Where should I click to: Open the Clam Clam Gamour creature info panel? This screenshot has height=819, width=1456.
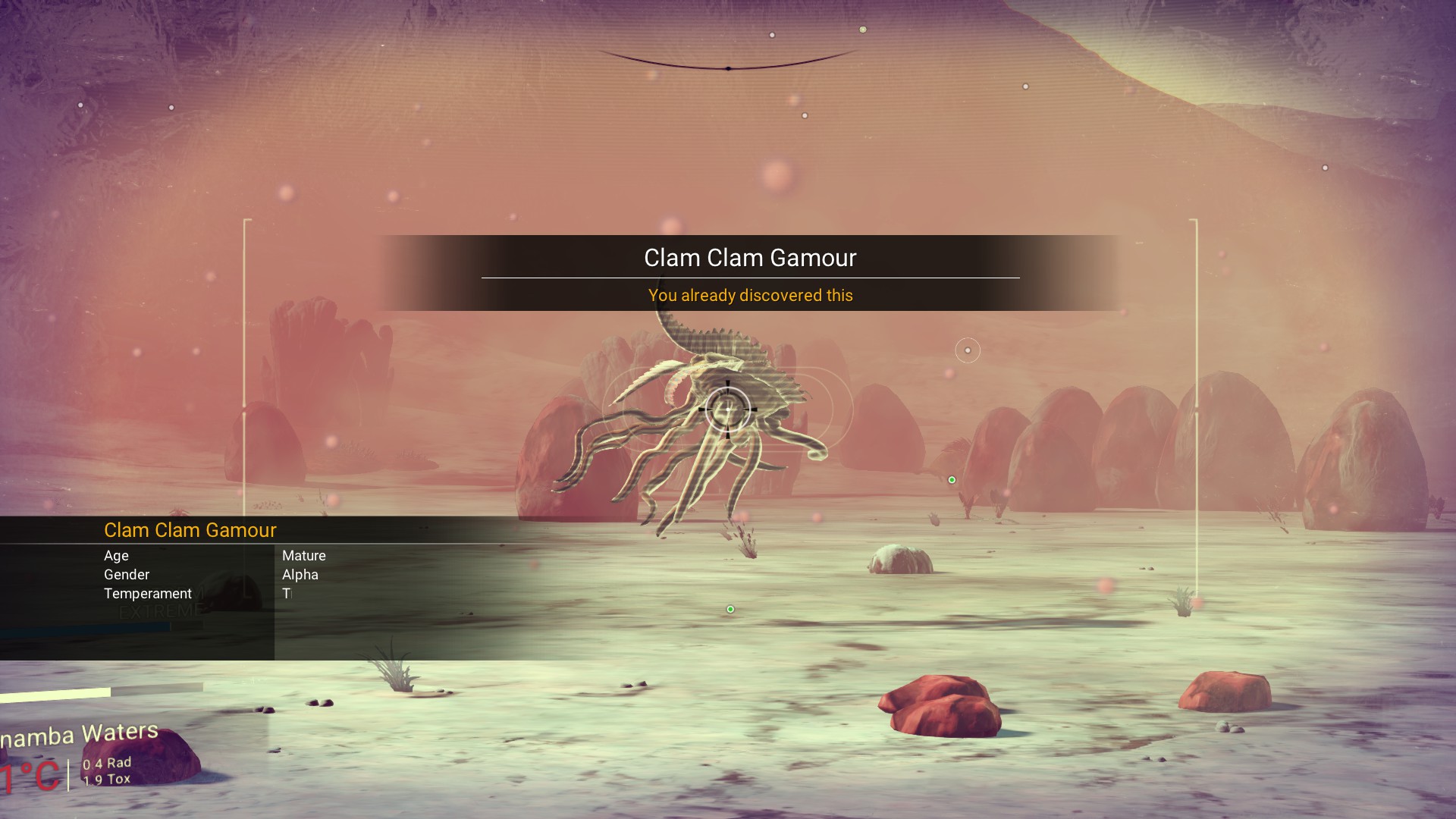190,530
